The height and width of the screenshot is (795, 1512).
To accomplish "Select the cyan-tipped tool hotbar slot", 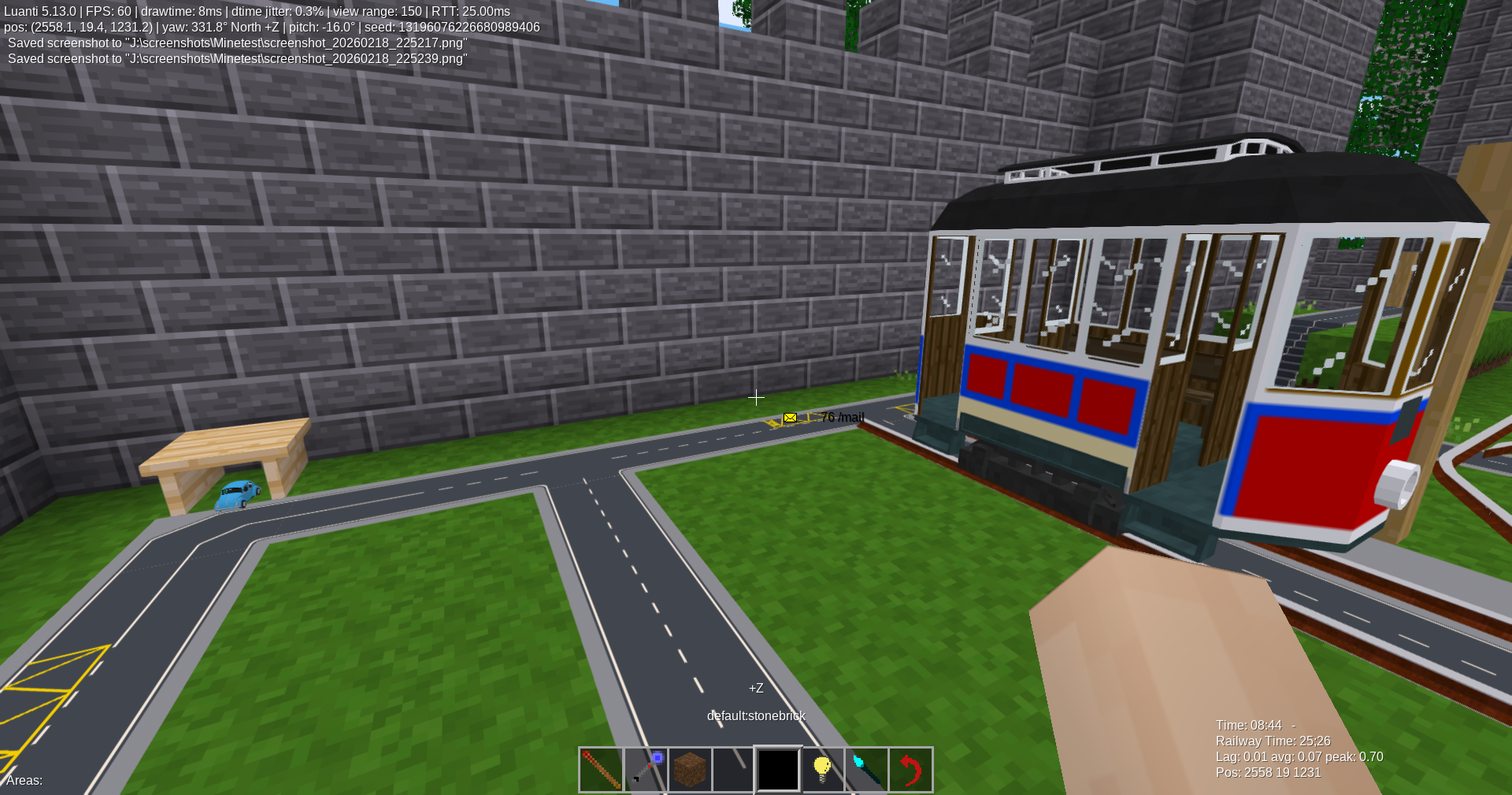I will (866, 769).
